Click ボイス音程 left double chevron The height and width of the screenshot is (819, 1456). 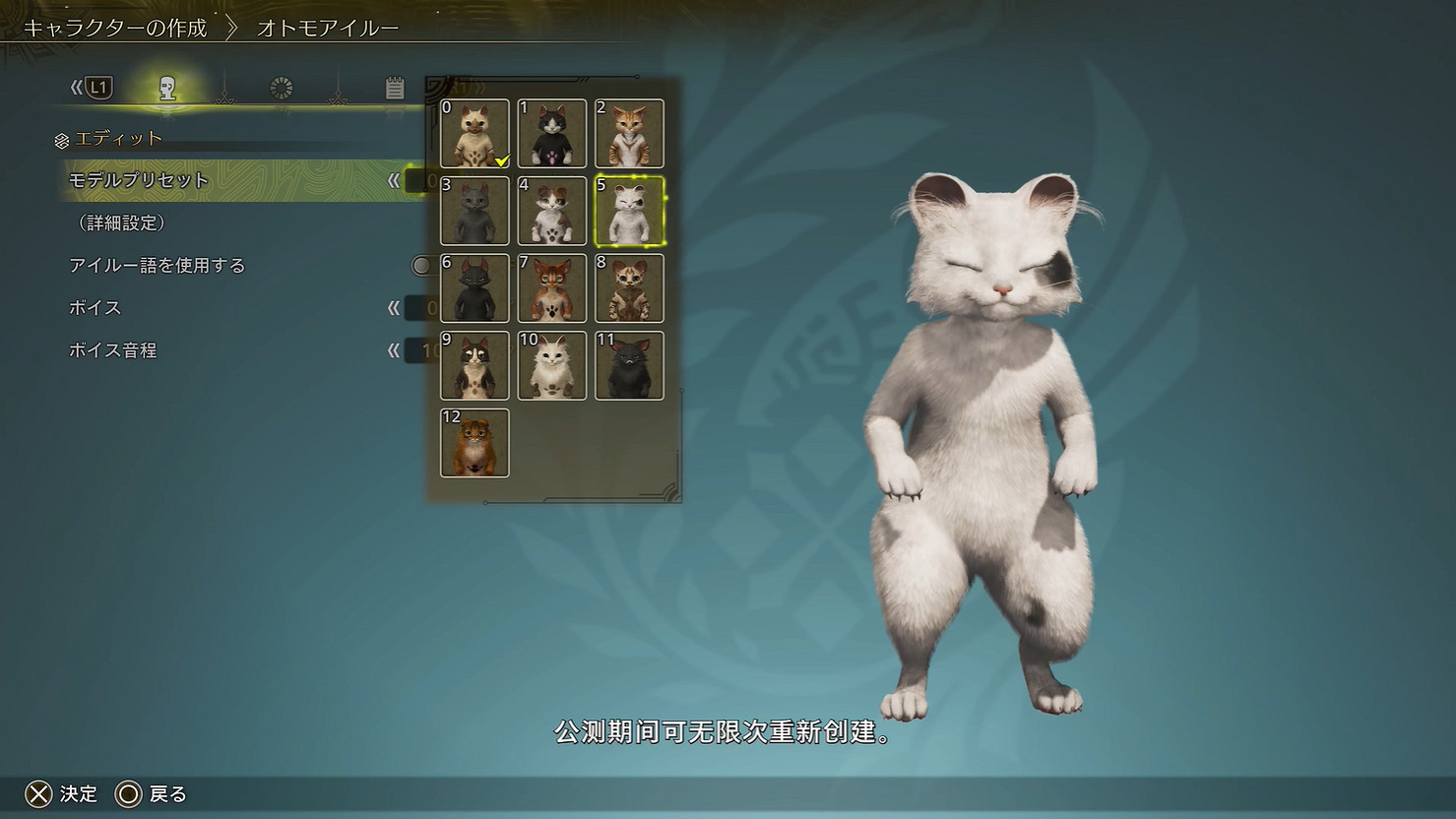394,349
